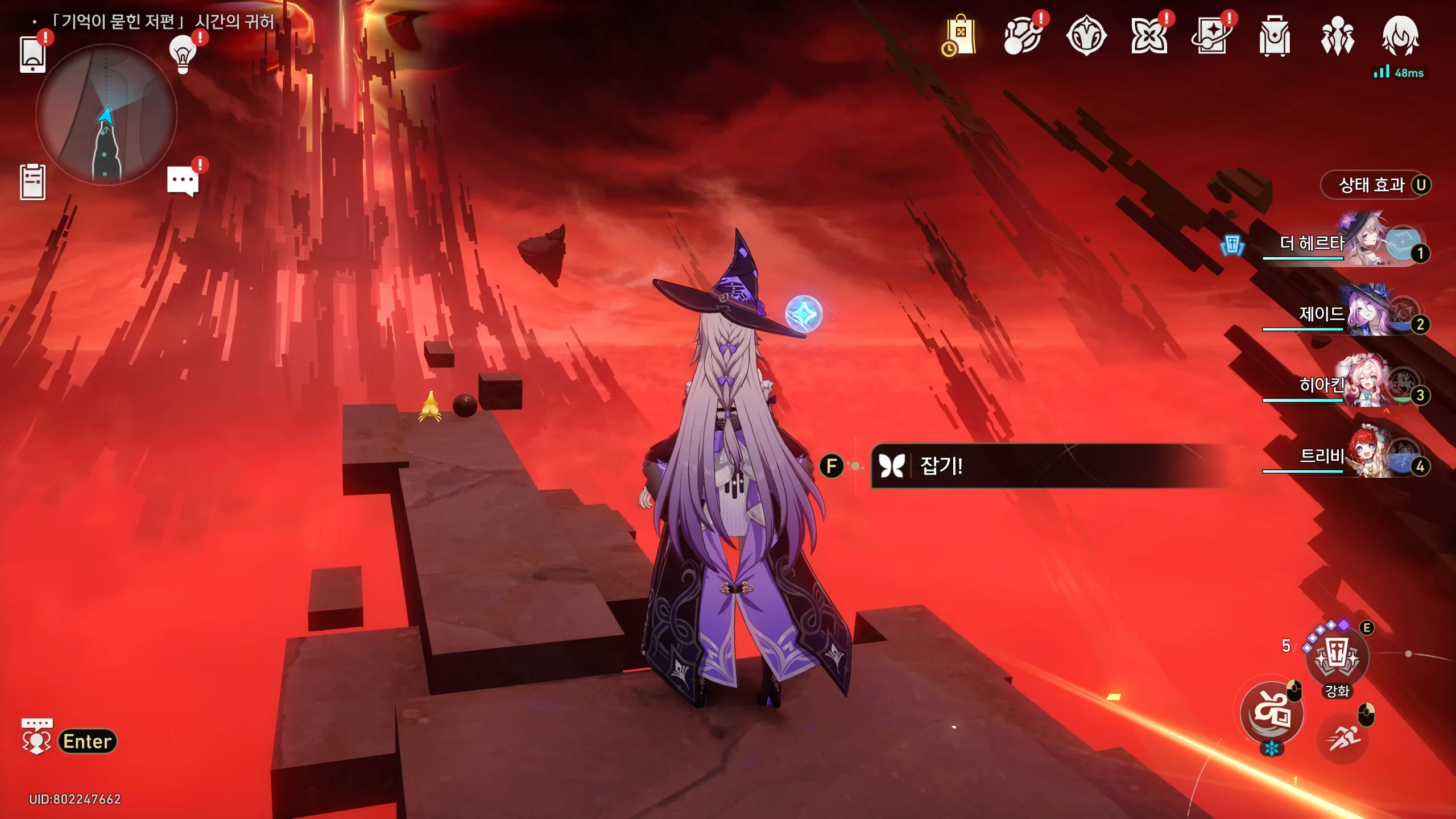Open the mission clipboard icon
This screenshot has height=819, width=1456.
pyautogui.click(x=32, y=182)
